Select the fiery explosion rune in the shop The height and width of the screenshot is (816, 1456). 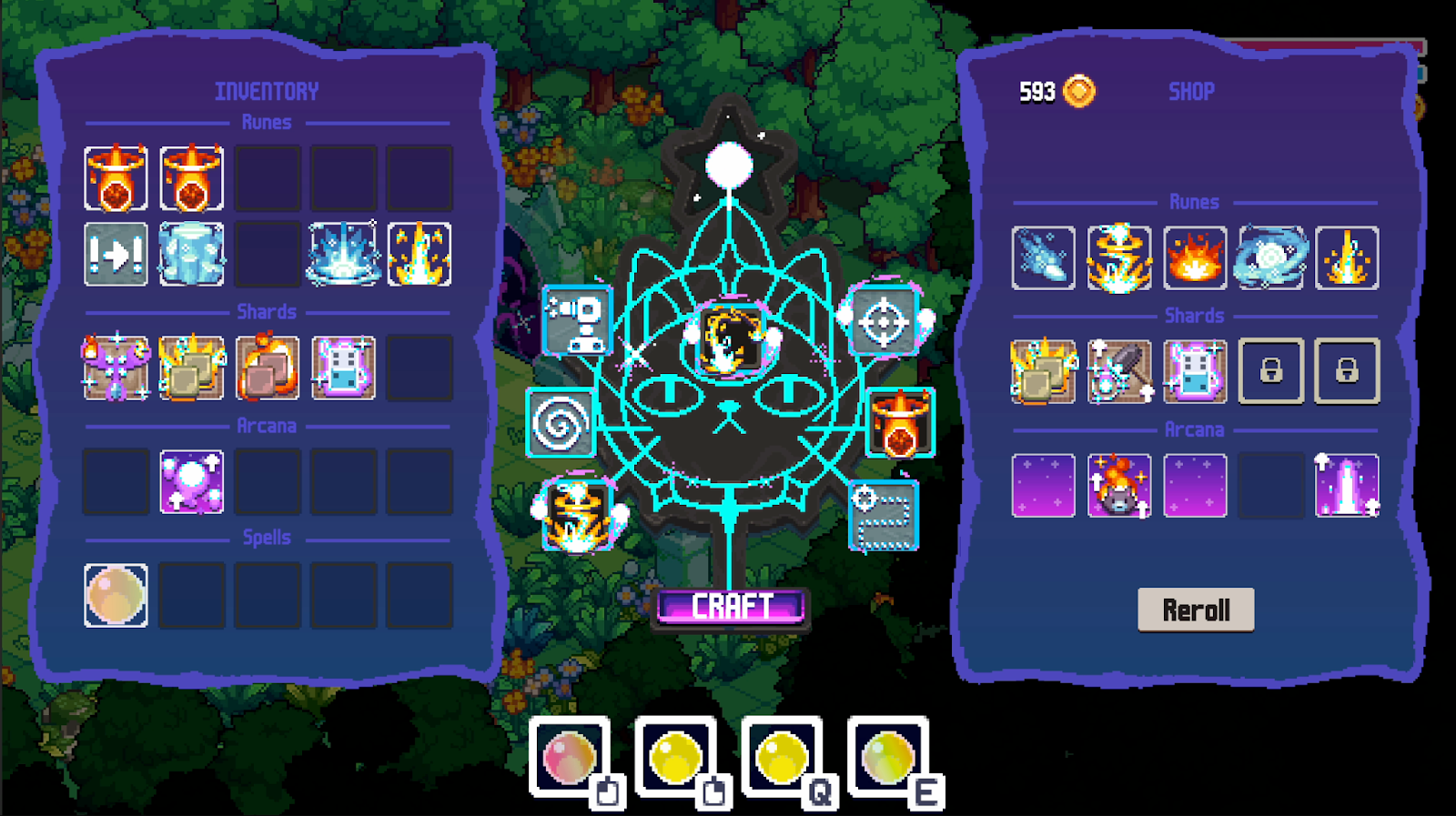pos(1195,257)
